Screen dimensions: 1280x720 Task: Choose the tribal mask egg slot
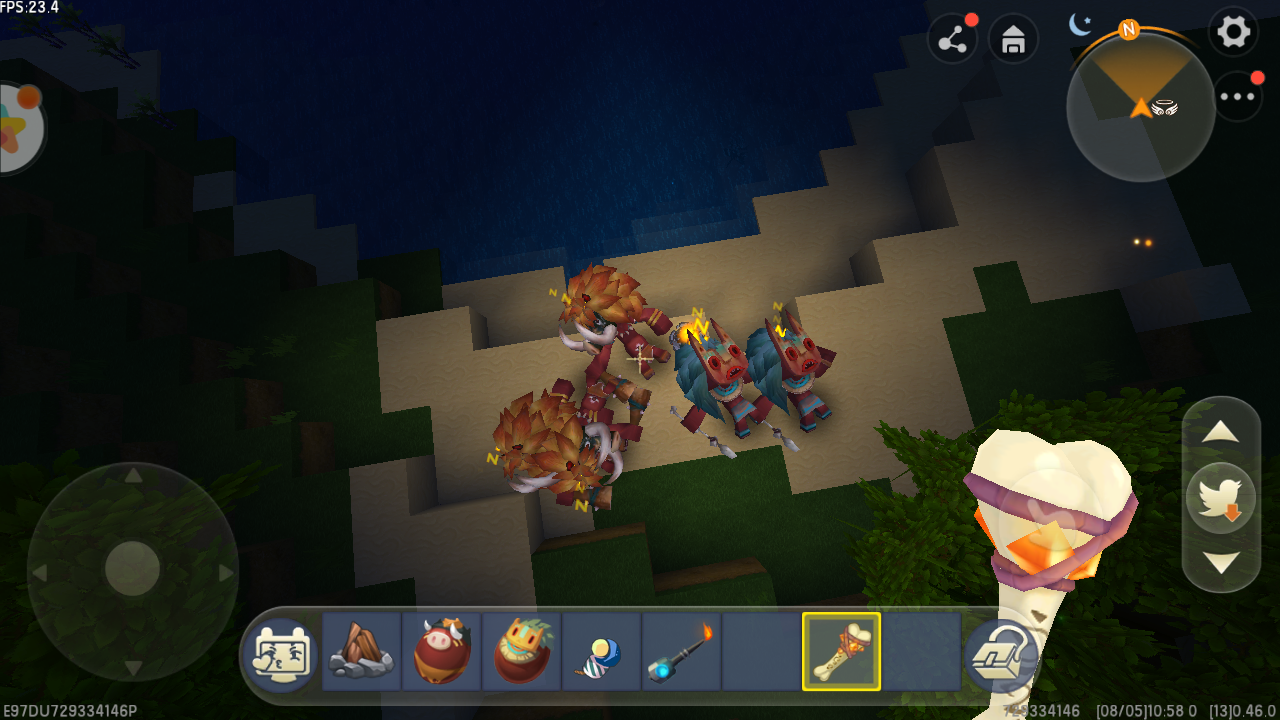click(x=521, y=651)
